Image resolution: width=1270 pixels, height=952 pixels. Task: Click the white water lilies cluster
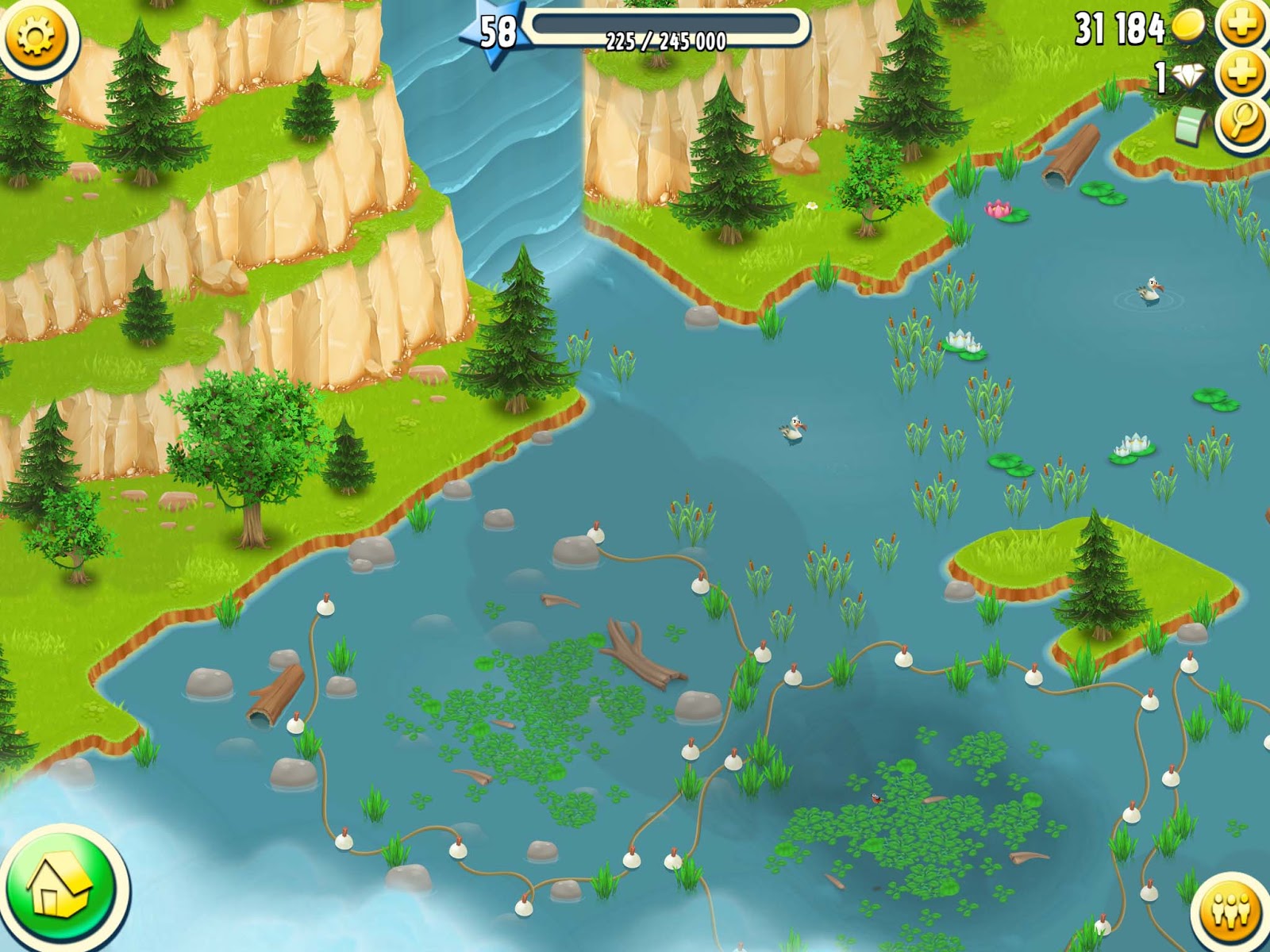coord(961,338)
